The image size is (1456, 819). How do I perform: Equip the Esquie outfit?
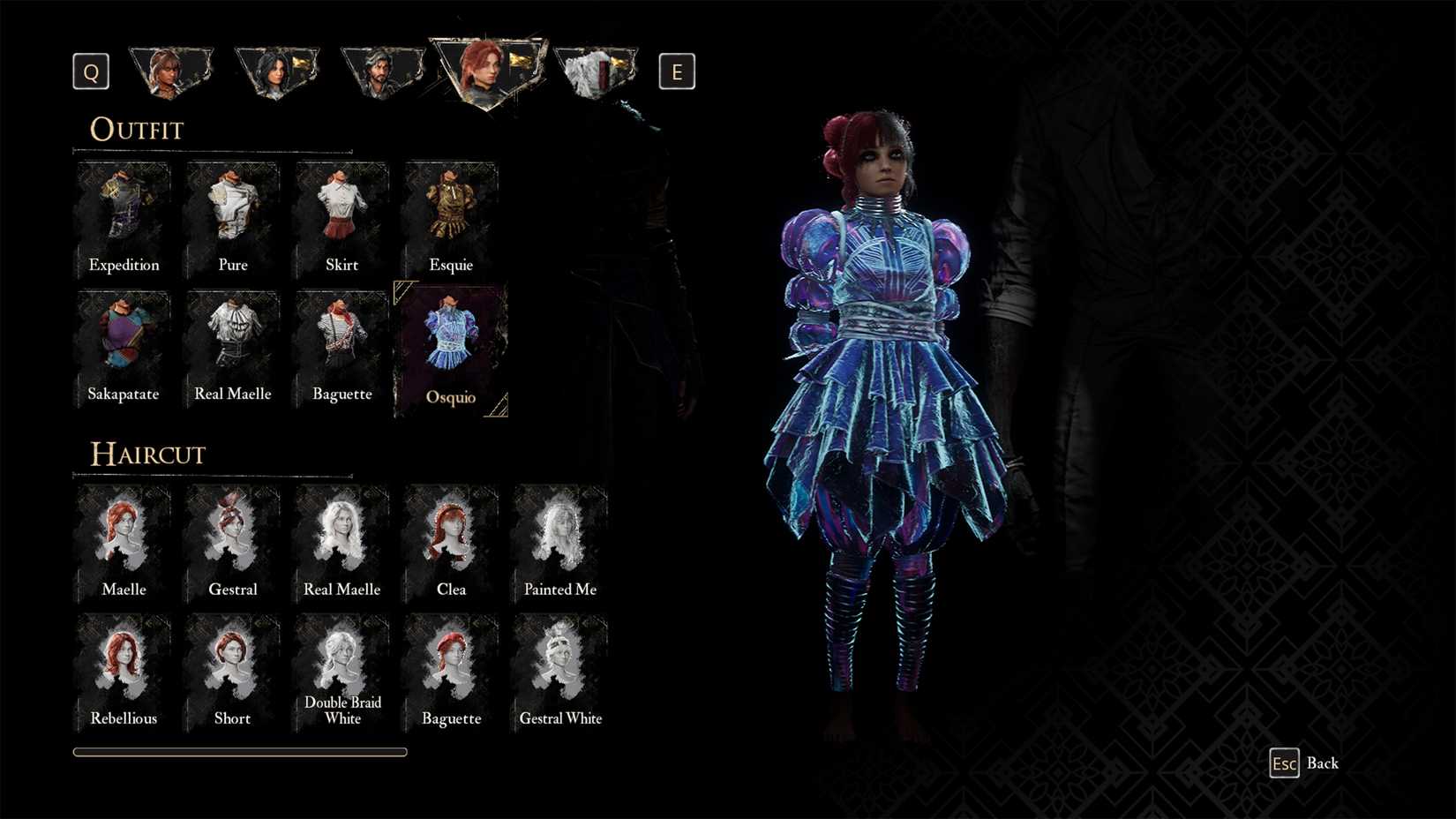coord(451,212)
